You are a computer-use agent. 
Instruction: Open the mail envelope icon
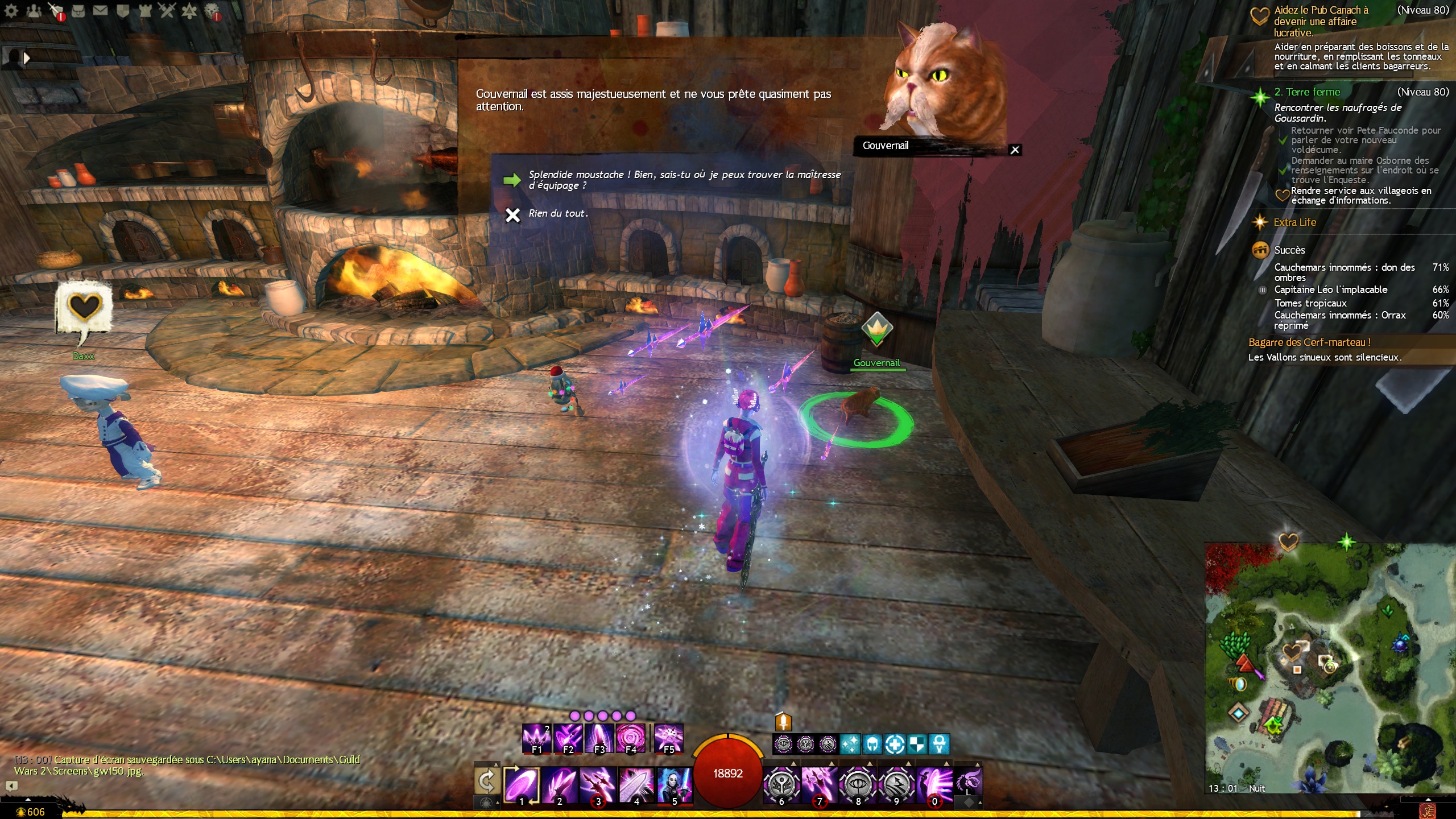tap(100, 10)
